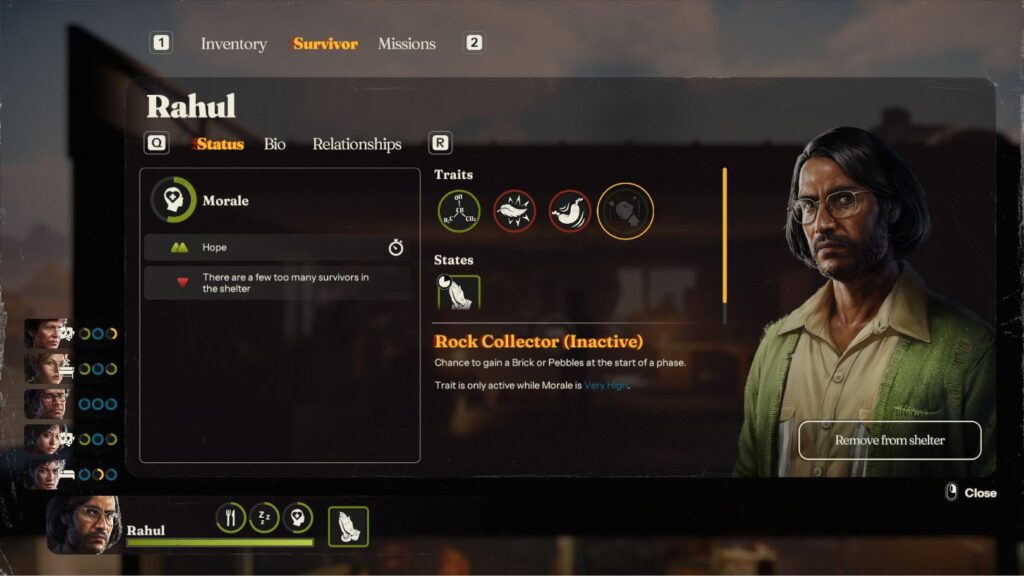Inspect the spiky chili pepper trait
This screenshot has width=1024, height=576.
(514, 211)
